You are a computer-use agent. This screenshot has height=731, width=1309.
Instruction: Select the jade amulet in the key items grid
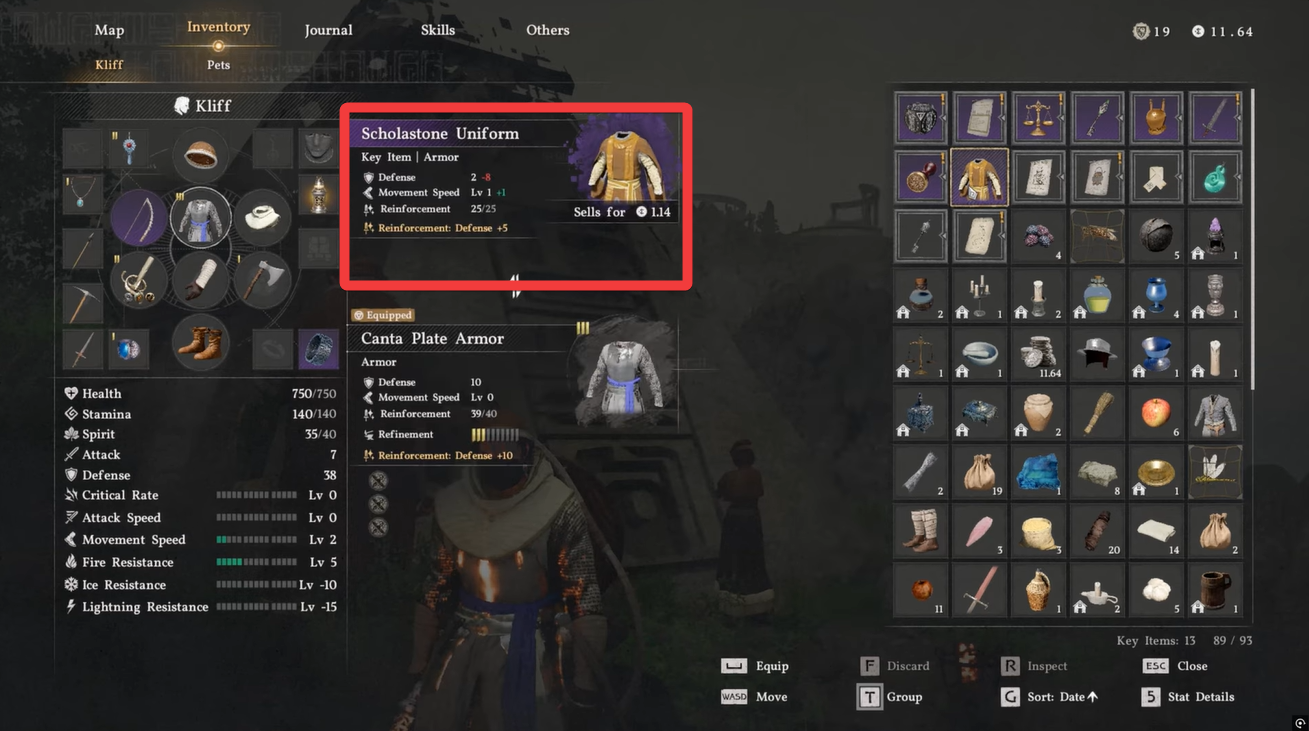point(1214,177)
